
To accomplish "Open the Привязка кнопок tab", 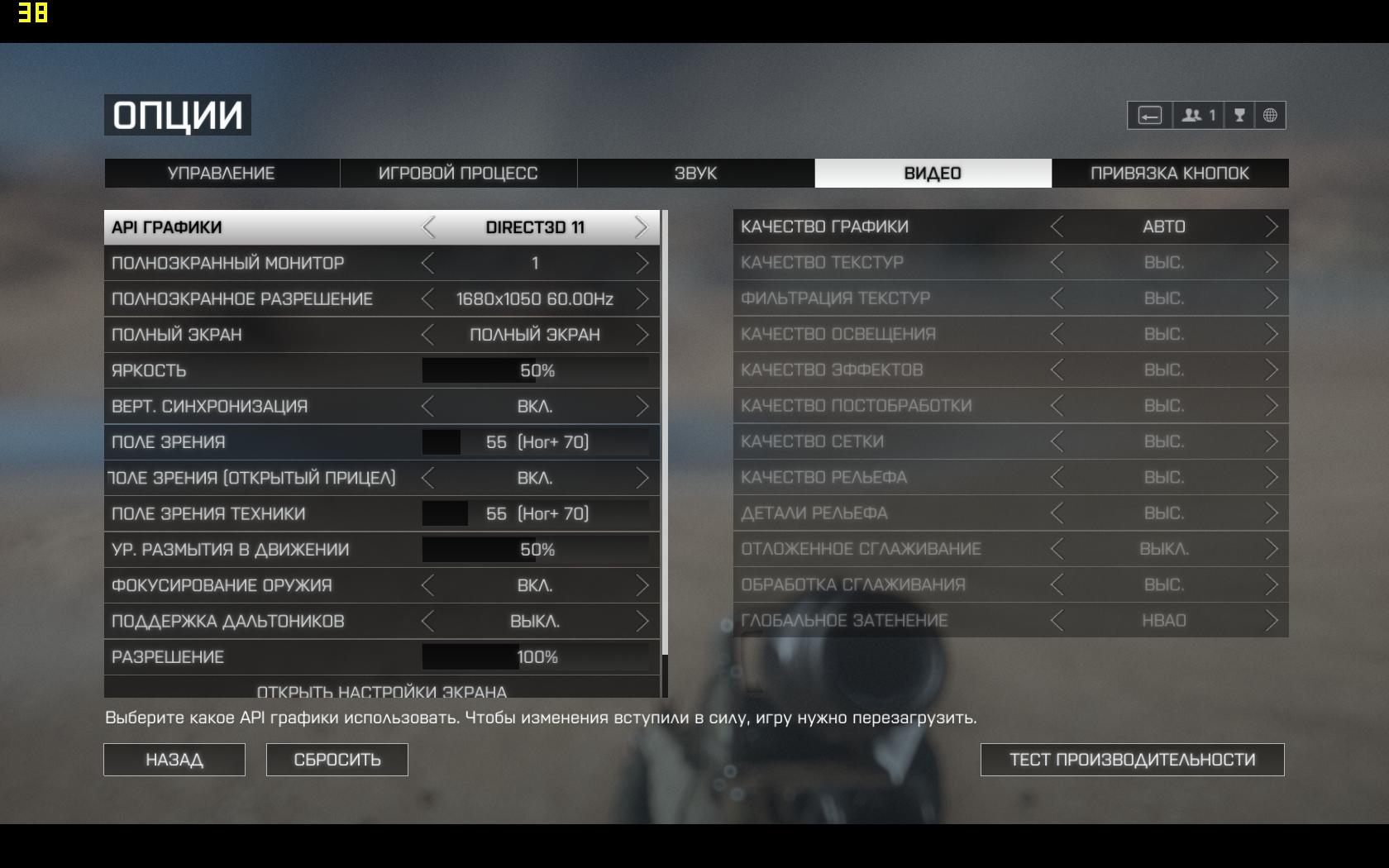I will point(1169,174).
